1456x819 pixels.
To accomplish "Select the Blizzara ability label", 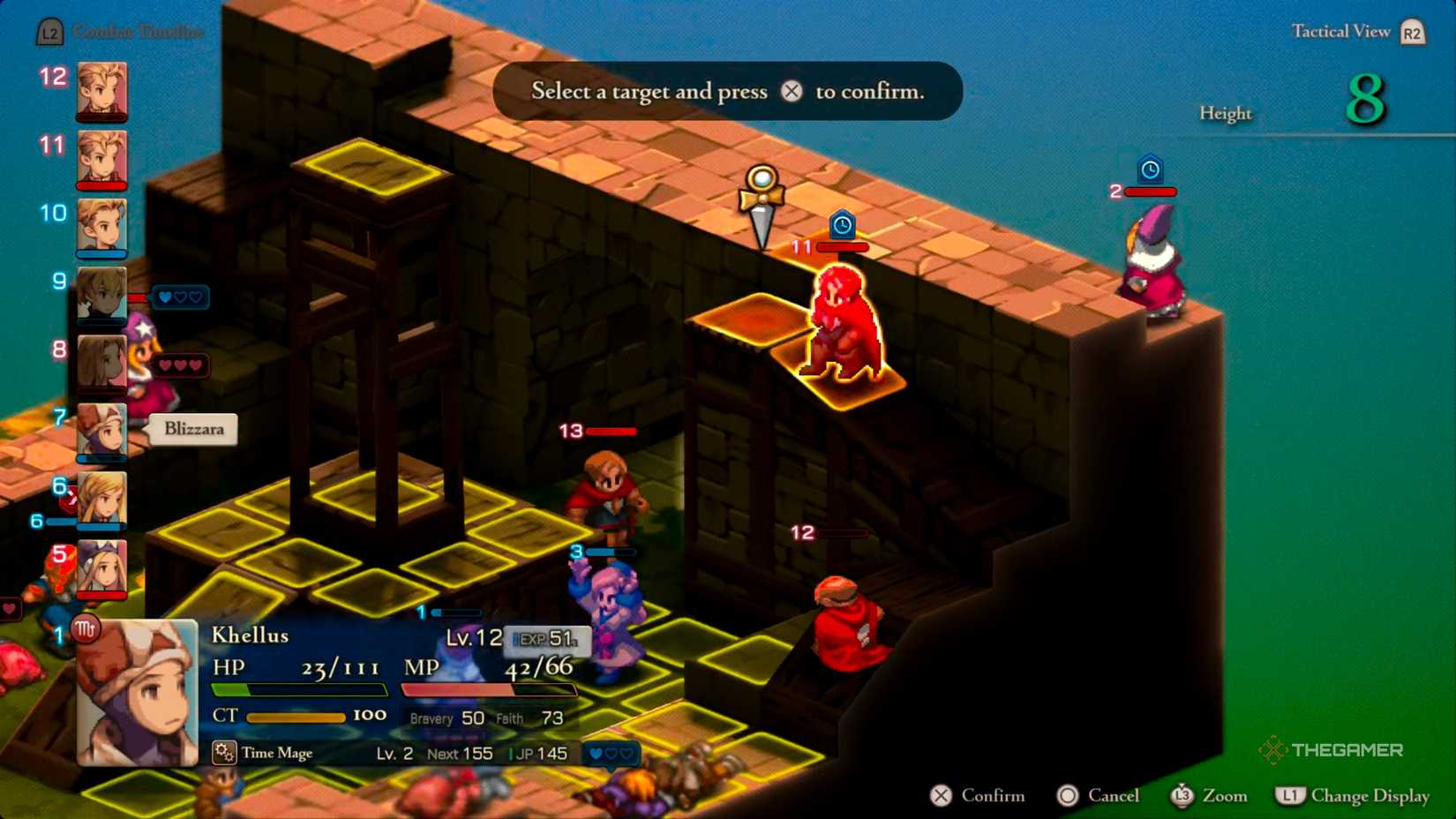I will tap(193, 430).
